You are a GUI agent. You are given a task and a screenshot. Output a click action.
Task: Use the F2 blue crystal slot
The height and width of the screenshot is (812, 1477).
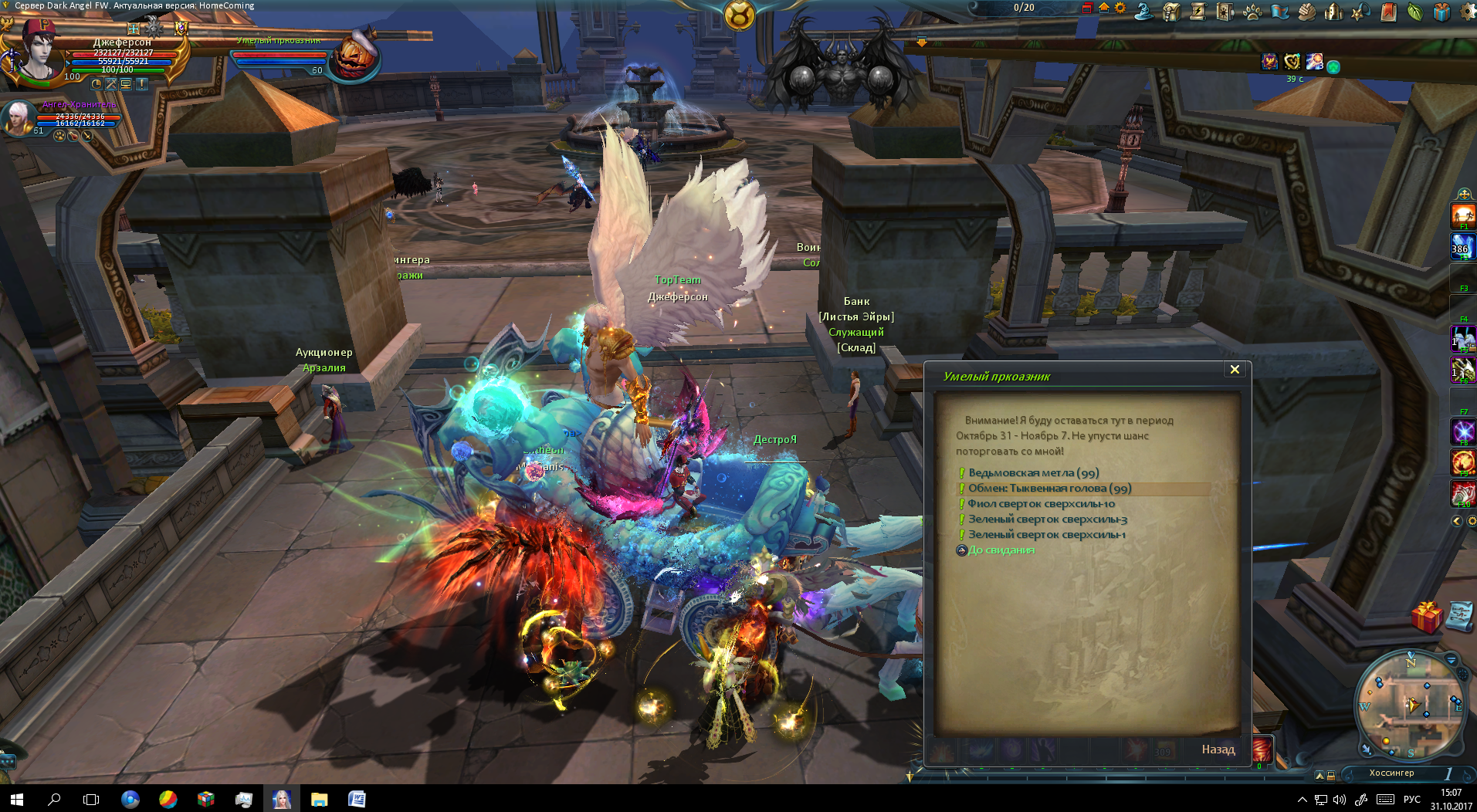pos(1462,246)
